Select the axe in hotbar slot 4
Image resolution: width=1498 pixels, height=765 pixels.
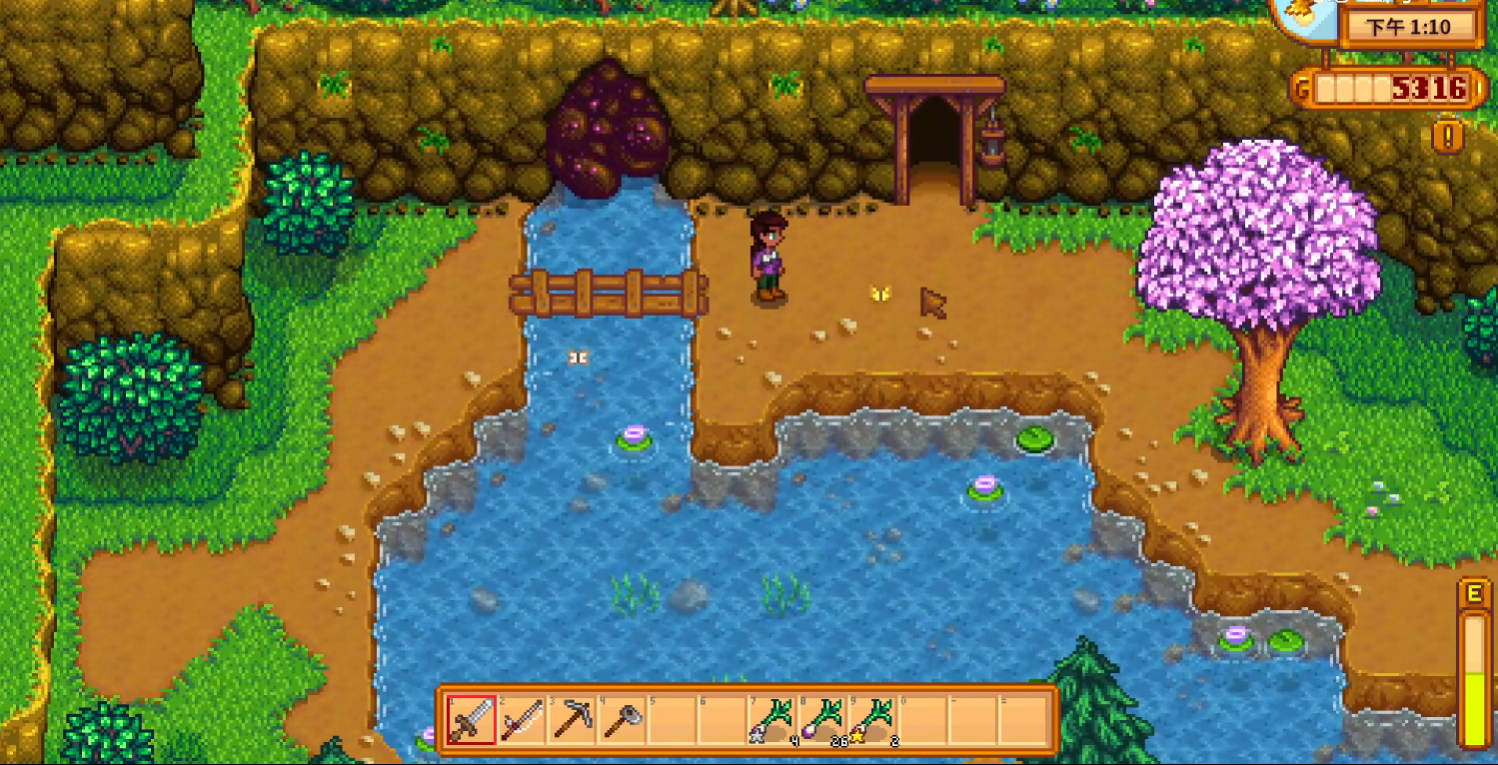(x=622, y=720)
